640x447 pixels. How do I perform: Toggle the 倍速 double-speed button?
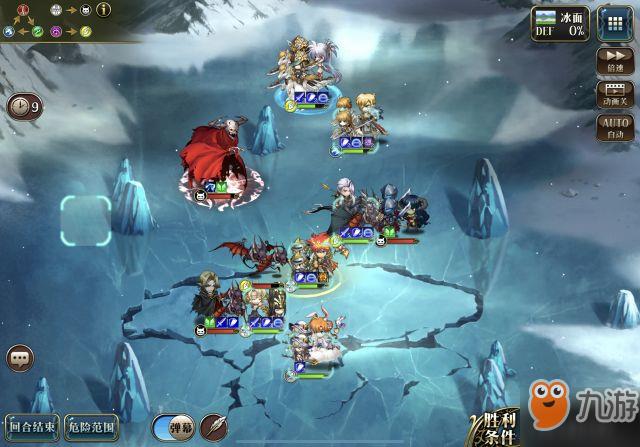[x=614, y=59]
